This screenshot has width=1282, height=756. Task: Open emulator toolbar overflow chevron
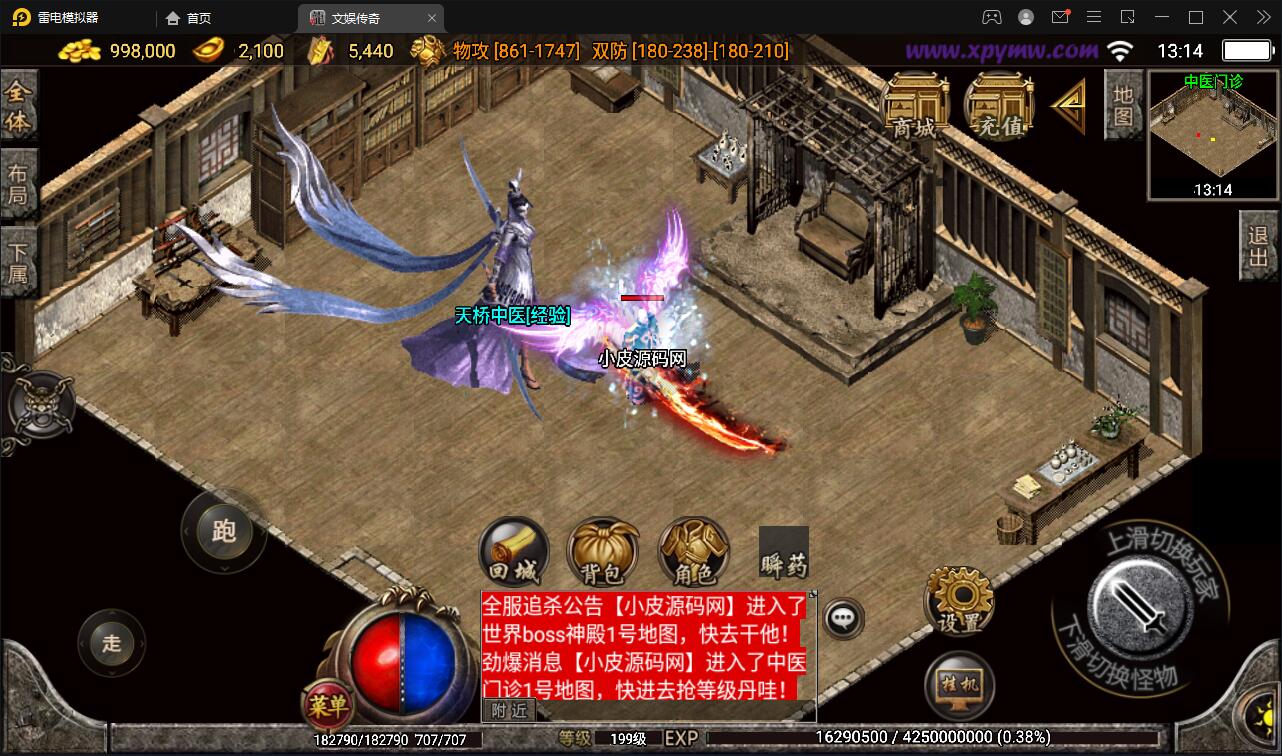coord(1262,17)
